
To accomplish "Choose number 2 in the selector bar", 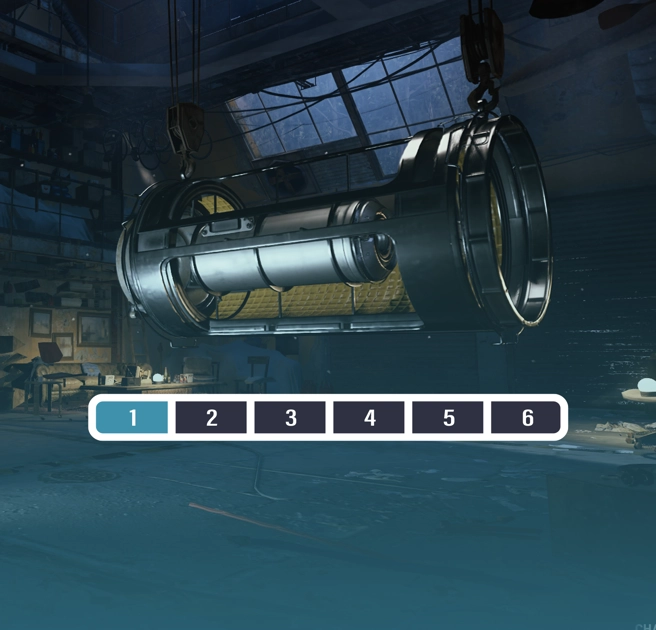I will click(x=211, y=417).
